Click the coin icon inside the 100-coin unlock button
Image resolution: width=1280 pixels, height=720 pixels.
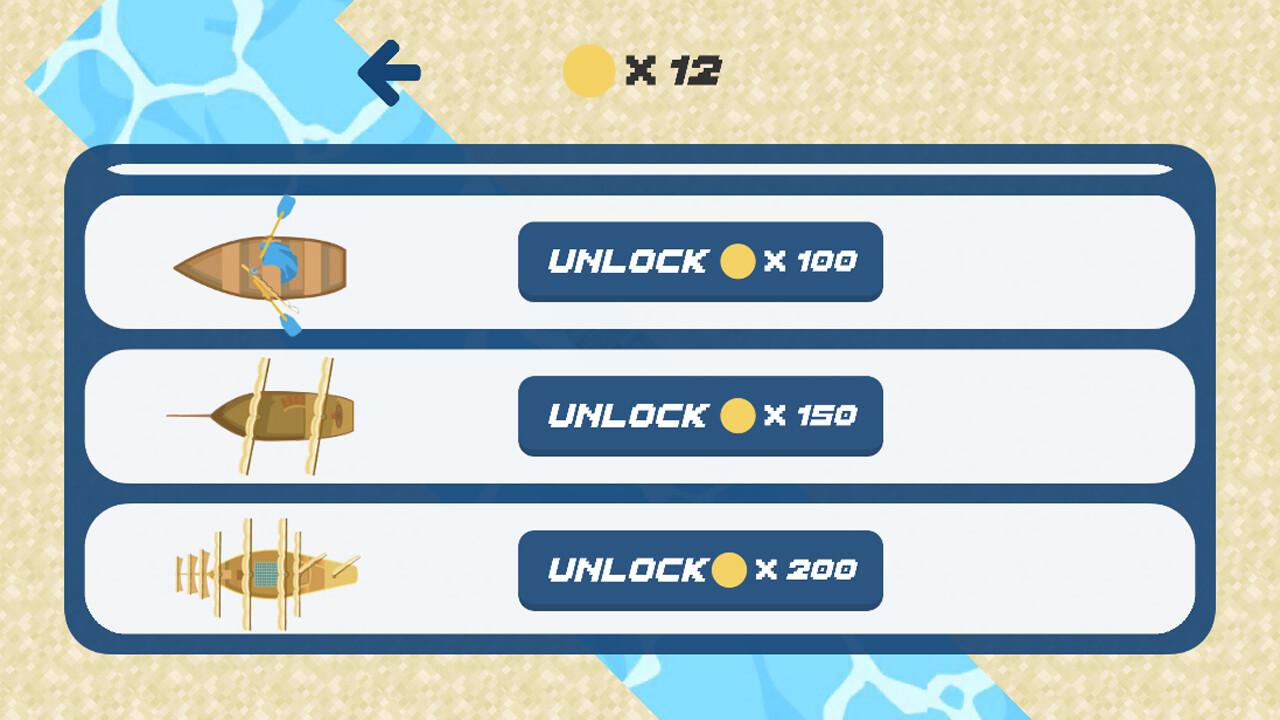[737, 262]
